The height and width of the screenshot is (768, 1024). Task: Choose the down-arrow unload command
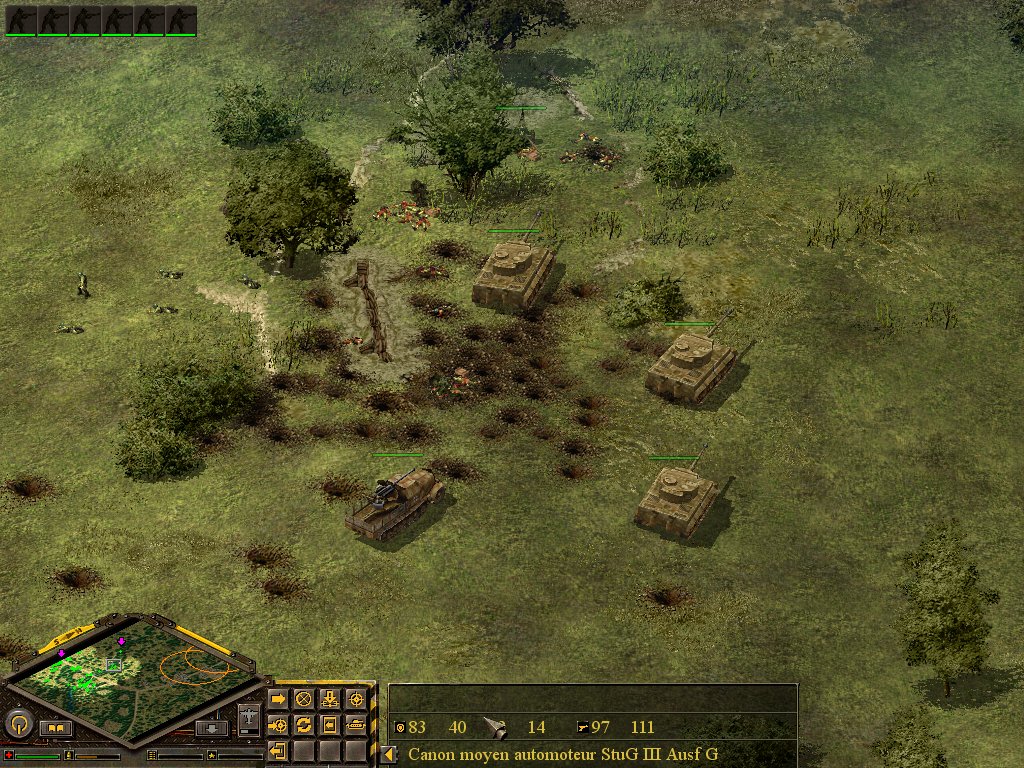pos(329,698)
